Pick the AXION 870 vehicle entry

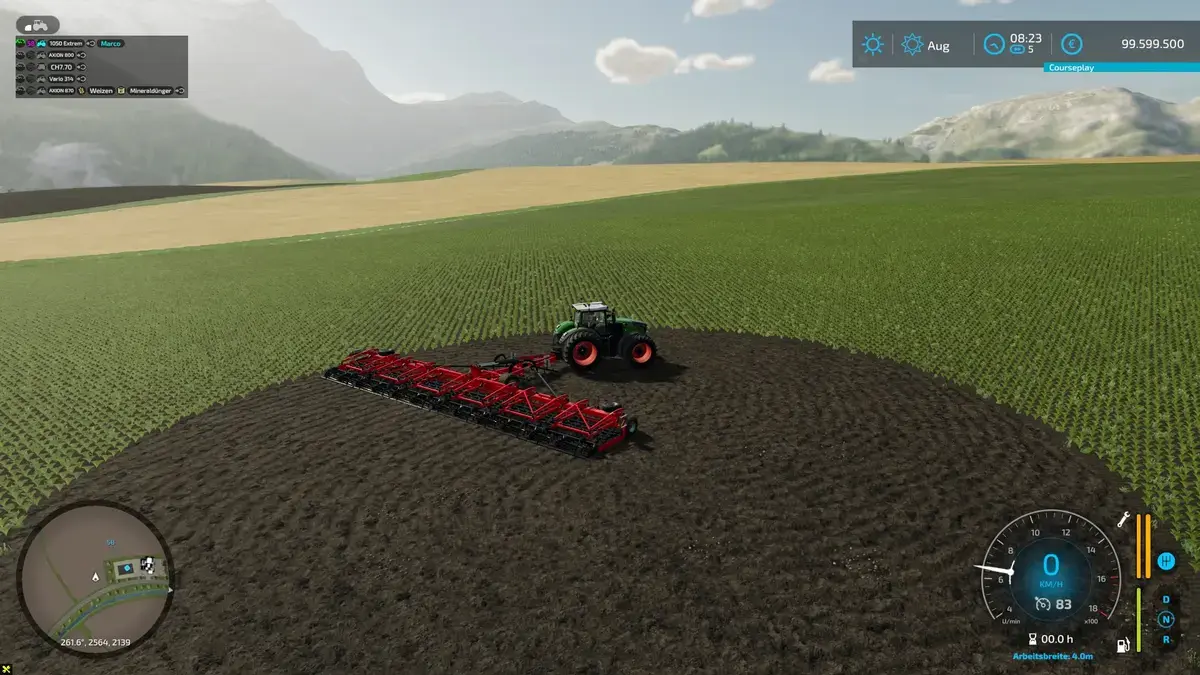(63, 90)
